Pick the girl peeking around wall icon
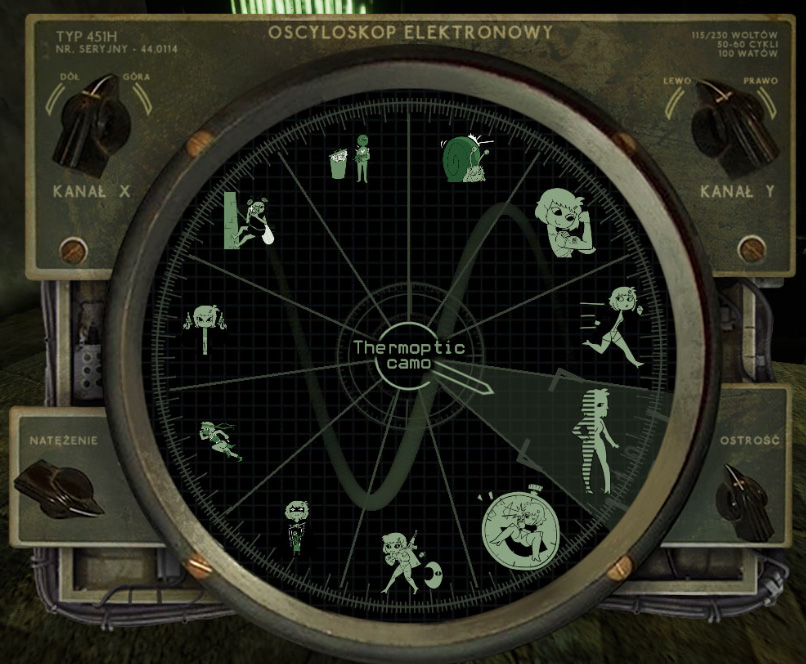 [250, 222]
